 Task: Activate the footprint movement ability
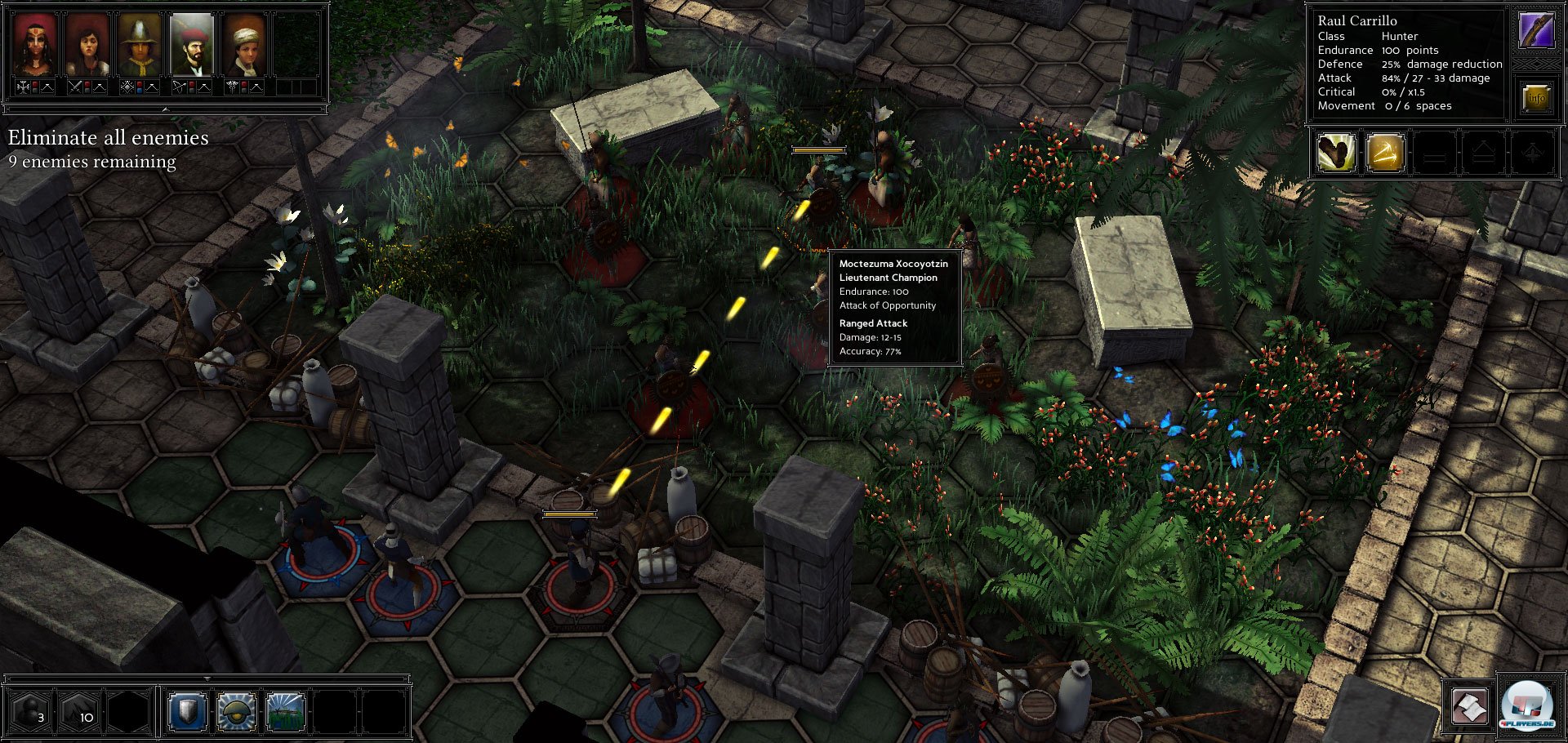click(x=1336, y=153)
